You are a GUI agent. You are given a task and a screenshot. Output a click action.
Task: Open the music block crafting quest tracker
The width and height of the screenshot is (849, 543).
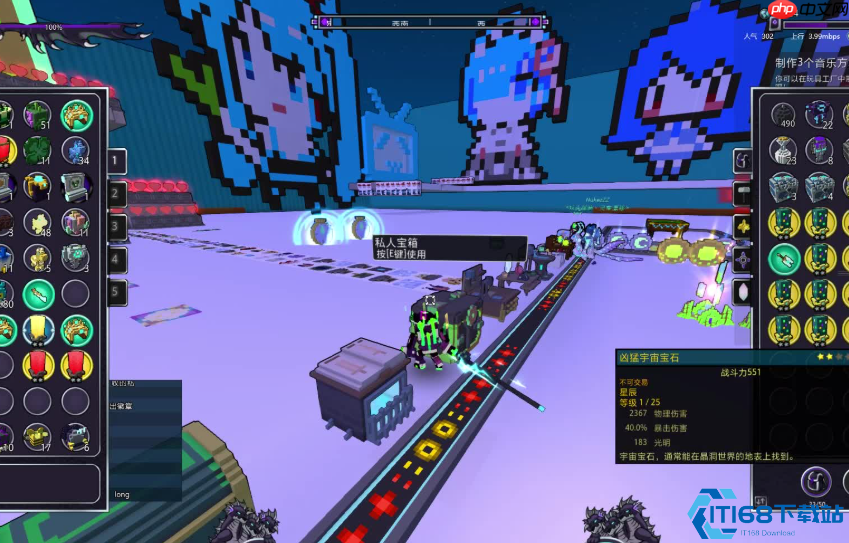coord(811,62)
